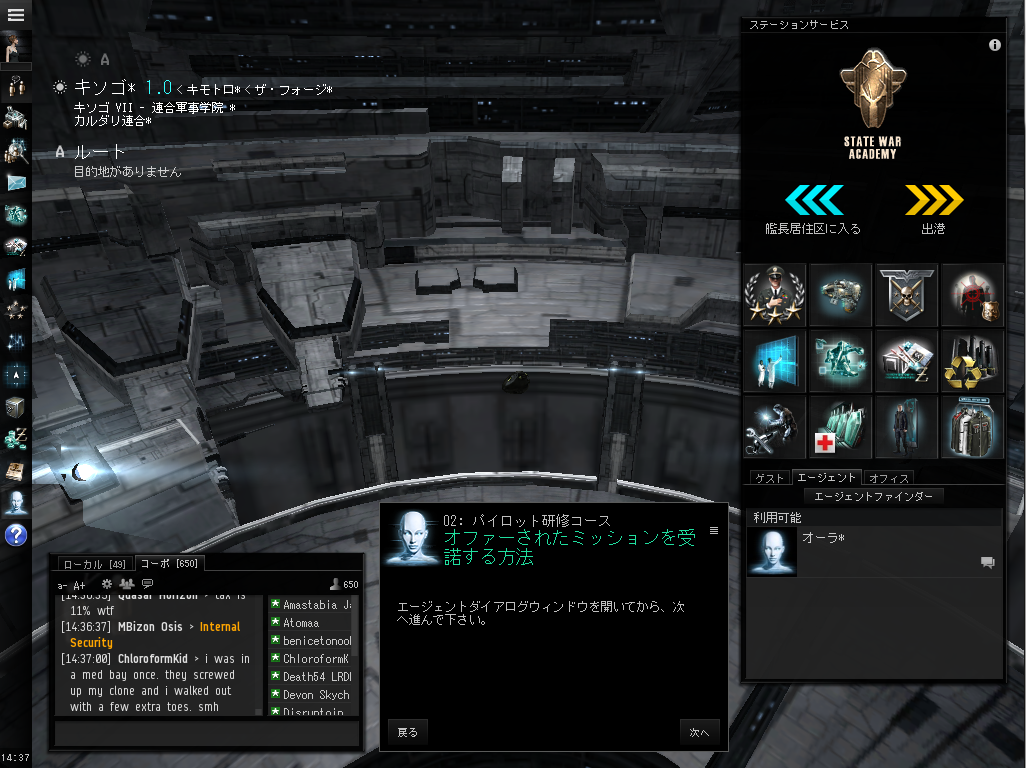The width and height of the screenshot is (1026, 768).
Task: Open the blue question mark help
Action: (x=16, y=535)
